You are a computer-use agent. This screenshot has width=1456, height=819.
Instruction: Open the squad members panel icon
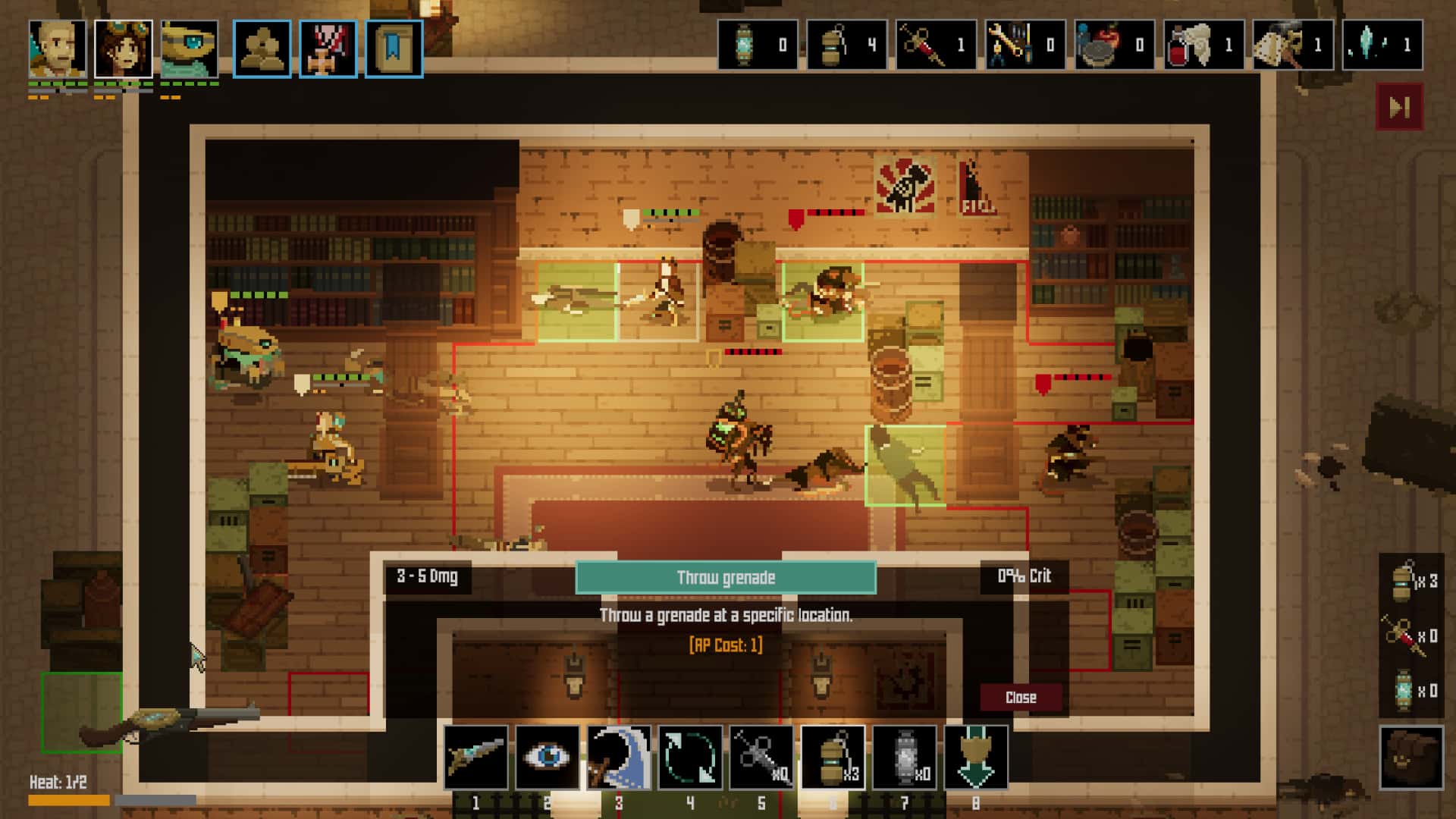tap(262, 49)
